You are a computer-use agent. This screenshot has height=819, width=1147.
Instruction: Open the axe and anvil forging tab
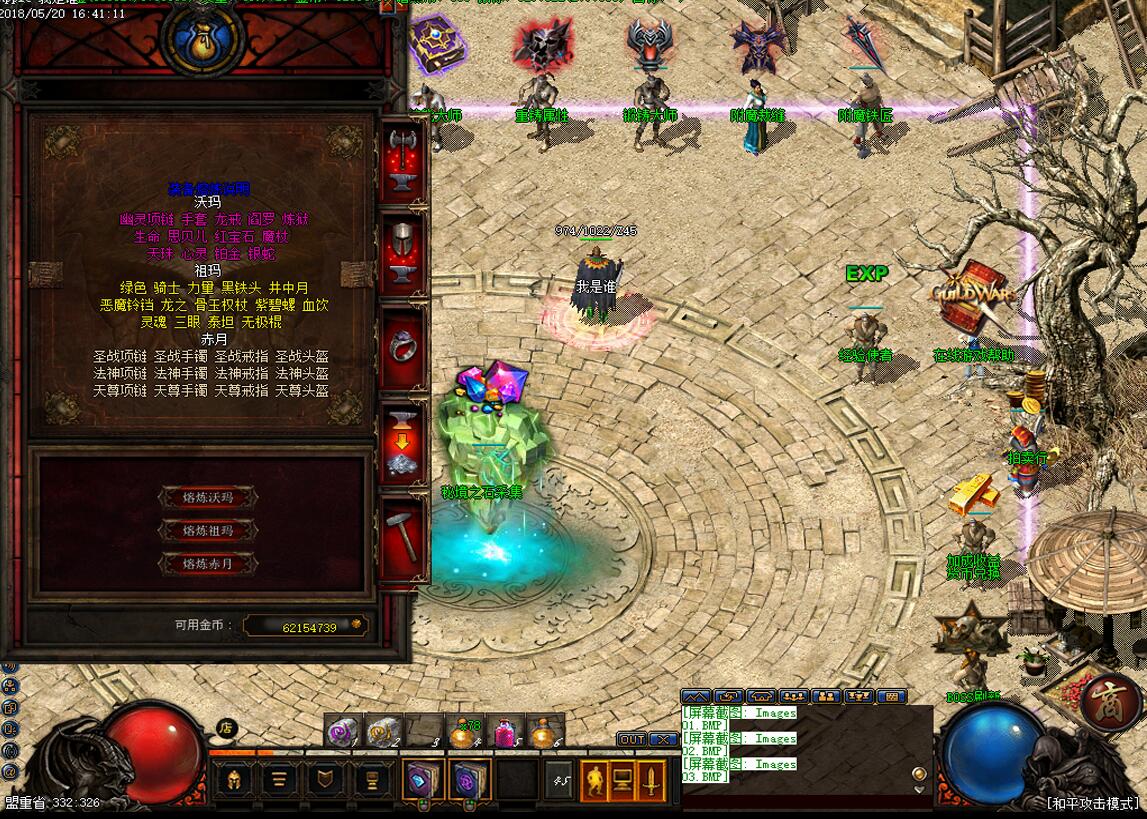pos(403,160)
